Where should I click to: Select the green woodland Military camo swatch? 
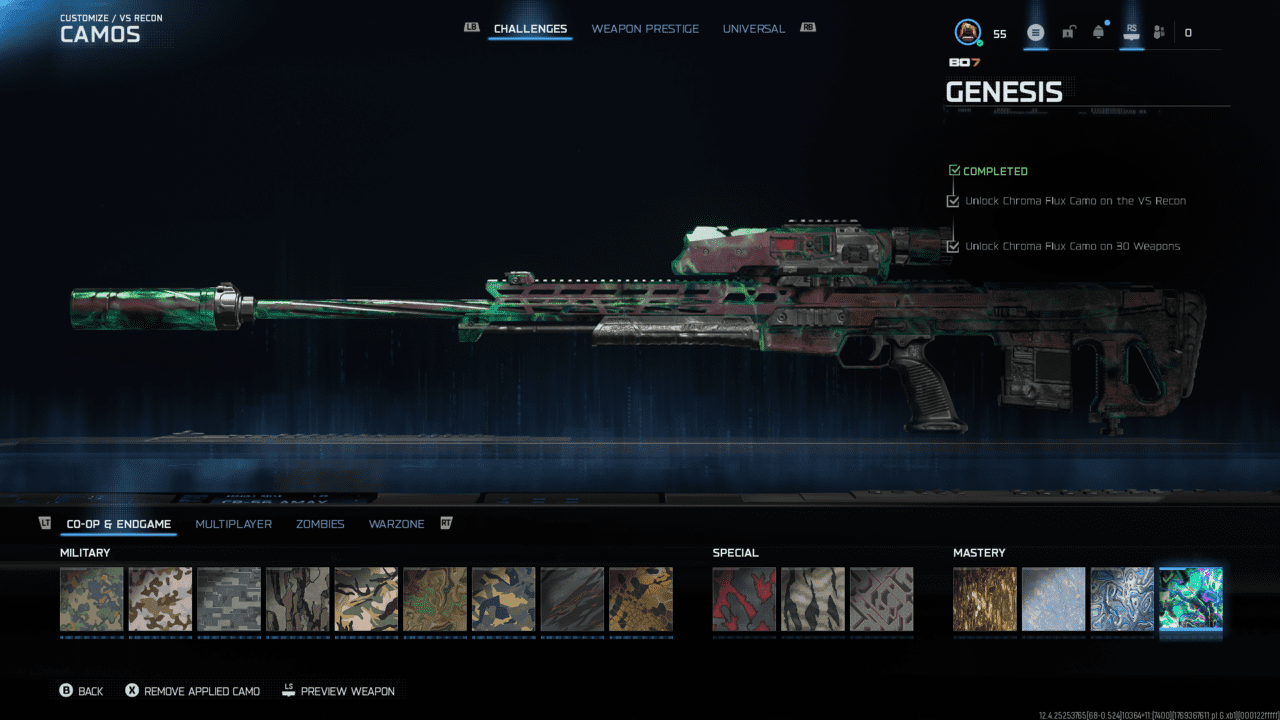pyautogui.click(x=92, y=599)
